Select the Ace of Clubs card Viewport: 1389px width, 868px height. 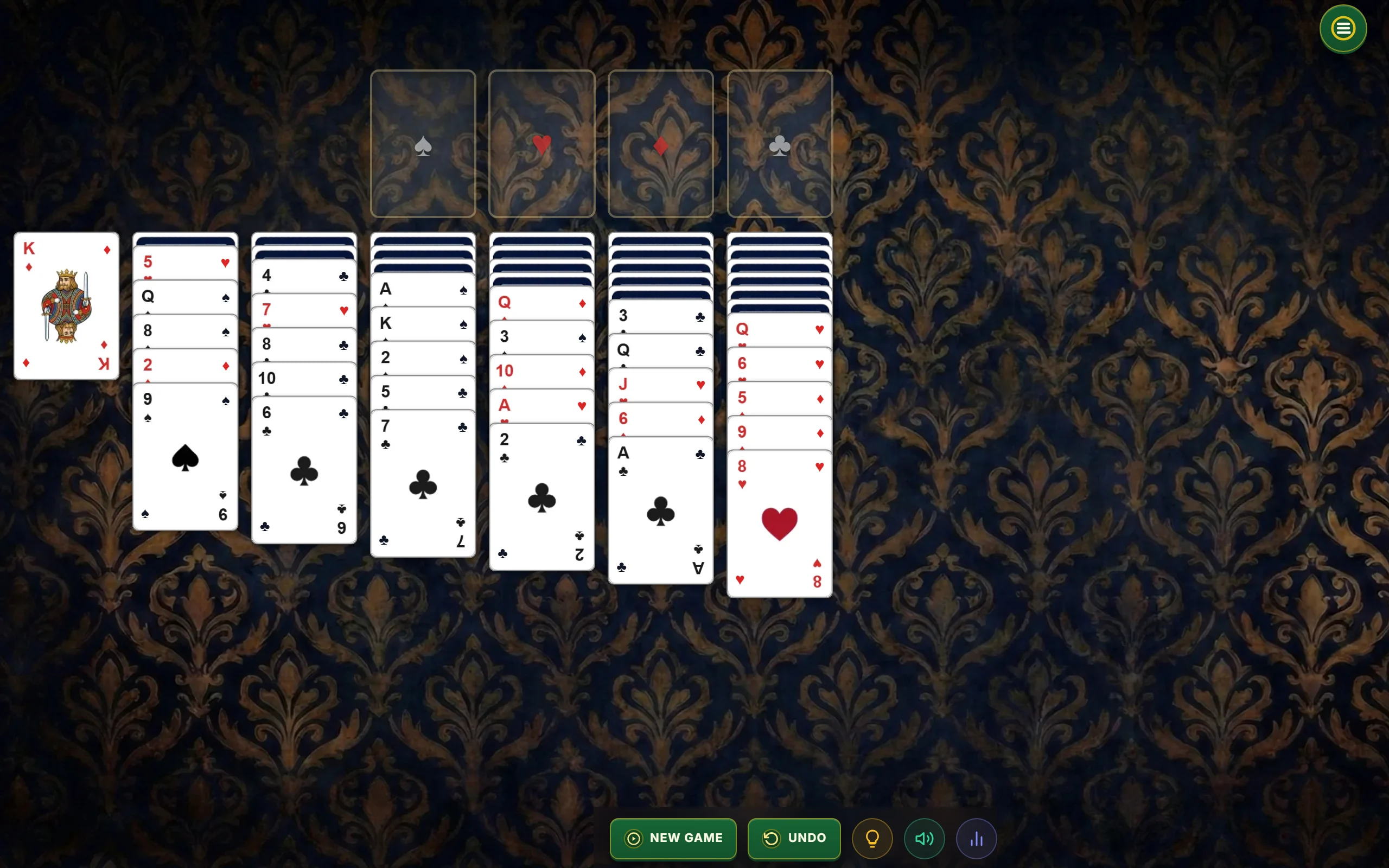click(x=659, y=511)
